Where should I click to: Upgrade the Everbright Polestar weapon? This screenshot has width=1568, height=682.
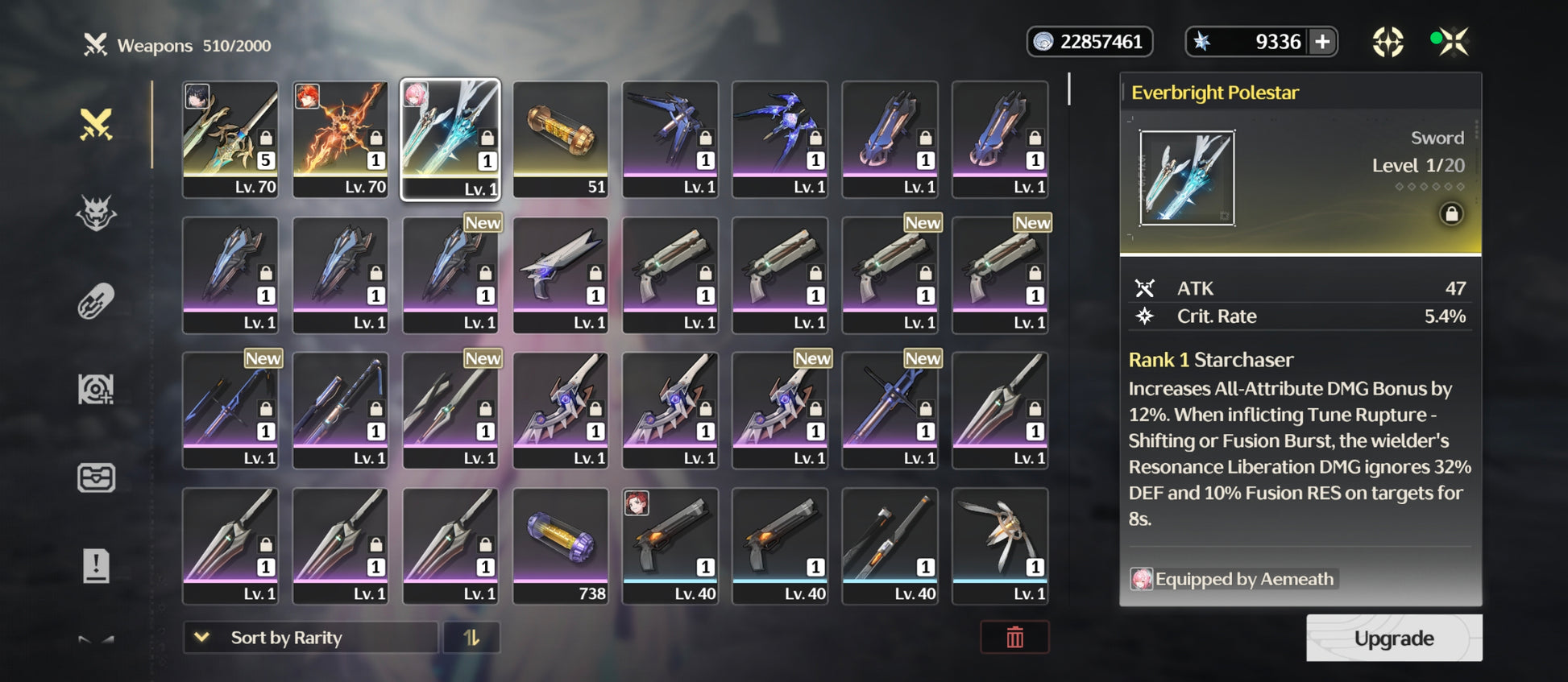click(x=1393, y=639)
